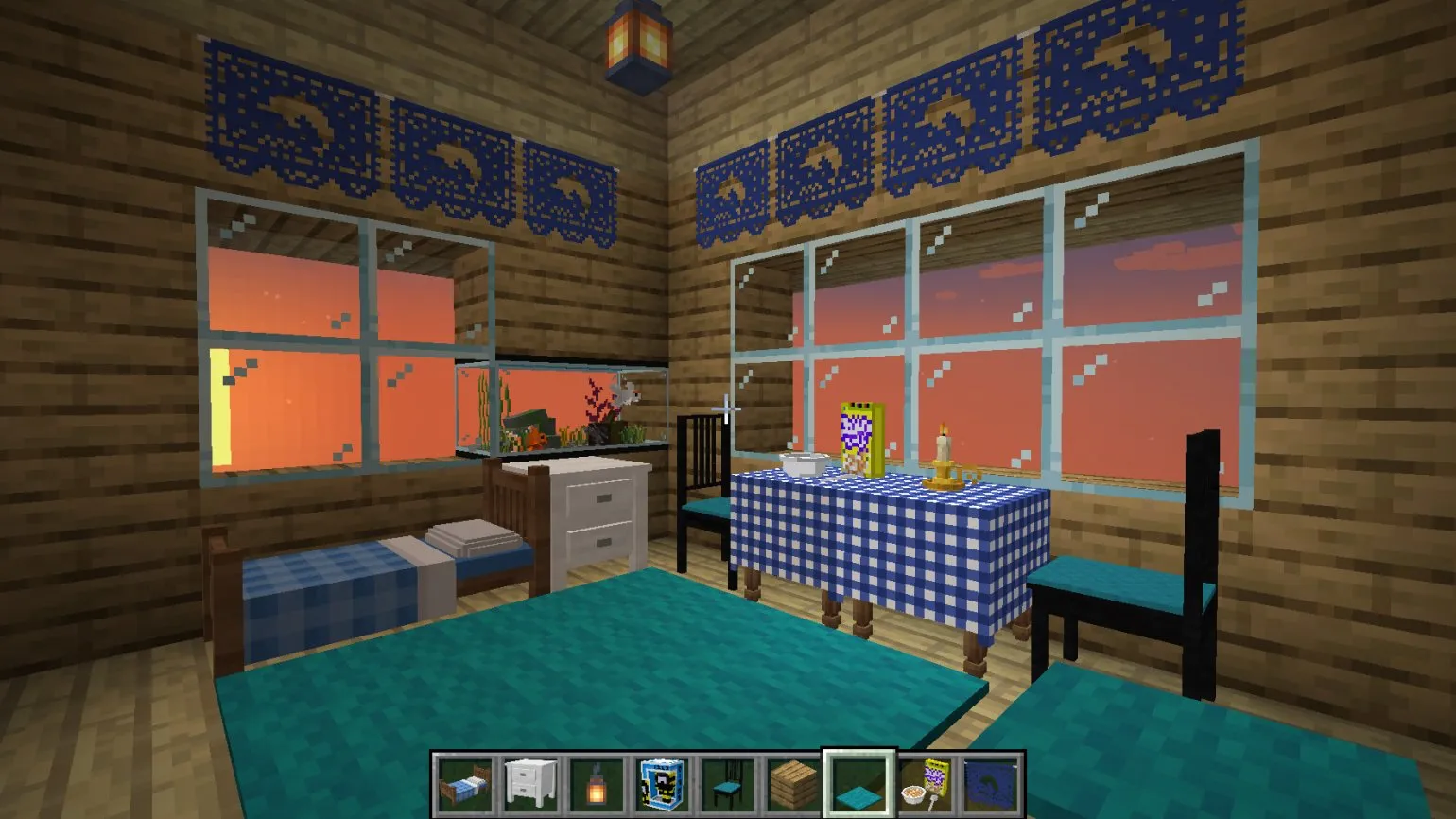This screenshot has width=1456, height=819.
Task: Pick the teal-cushioned chair hotbar slot
Action: point(727,783)
